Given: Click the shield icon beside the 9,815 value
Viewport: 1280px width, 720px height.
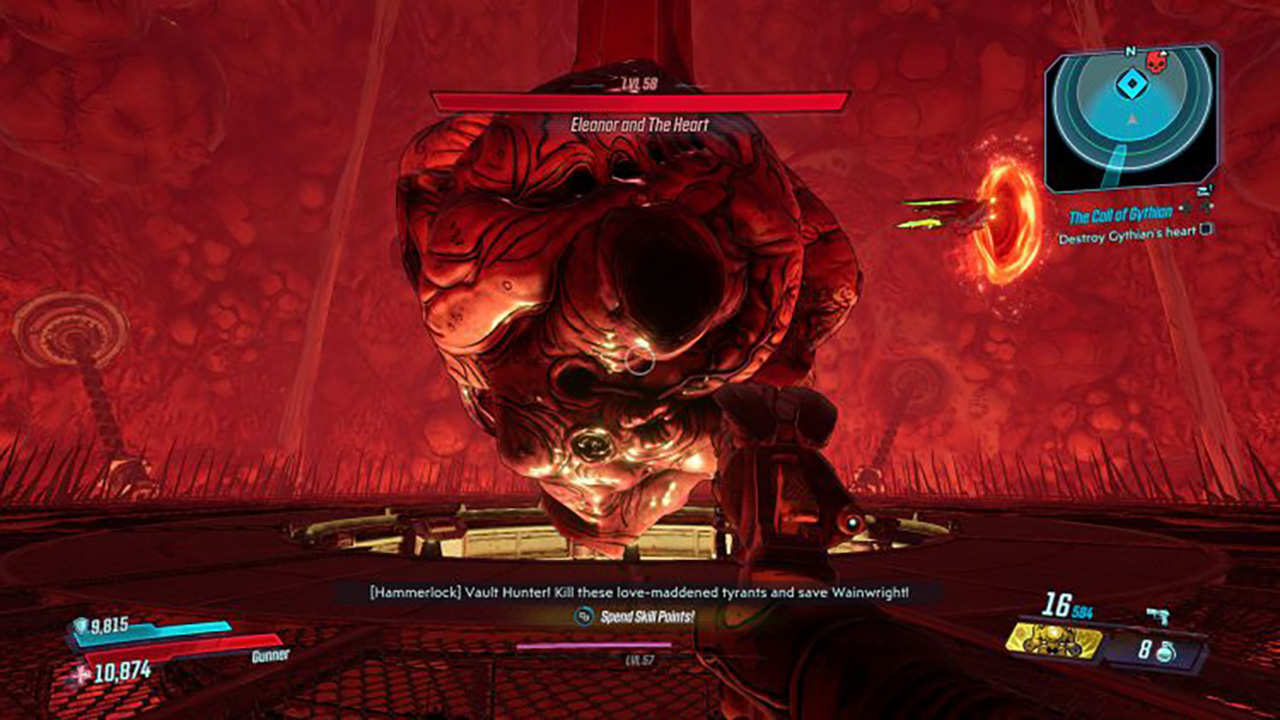Looking at the screenshot, I should pos(81,624).
